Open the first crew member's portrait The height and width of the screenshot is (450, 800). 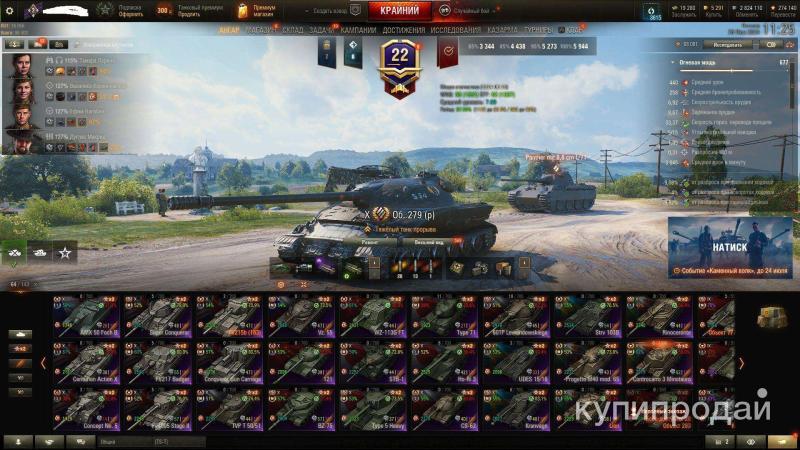tap(20, 67)
